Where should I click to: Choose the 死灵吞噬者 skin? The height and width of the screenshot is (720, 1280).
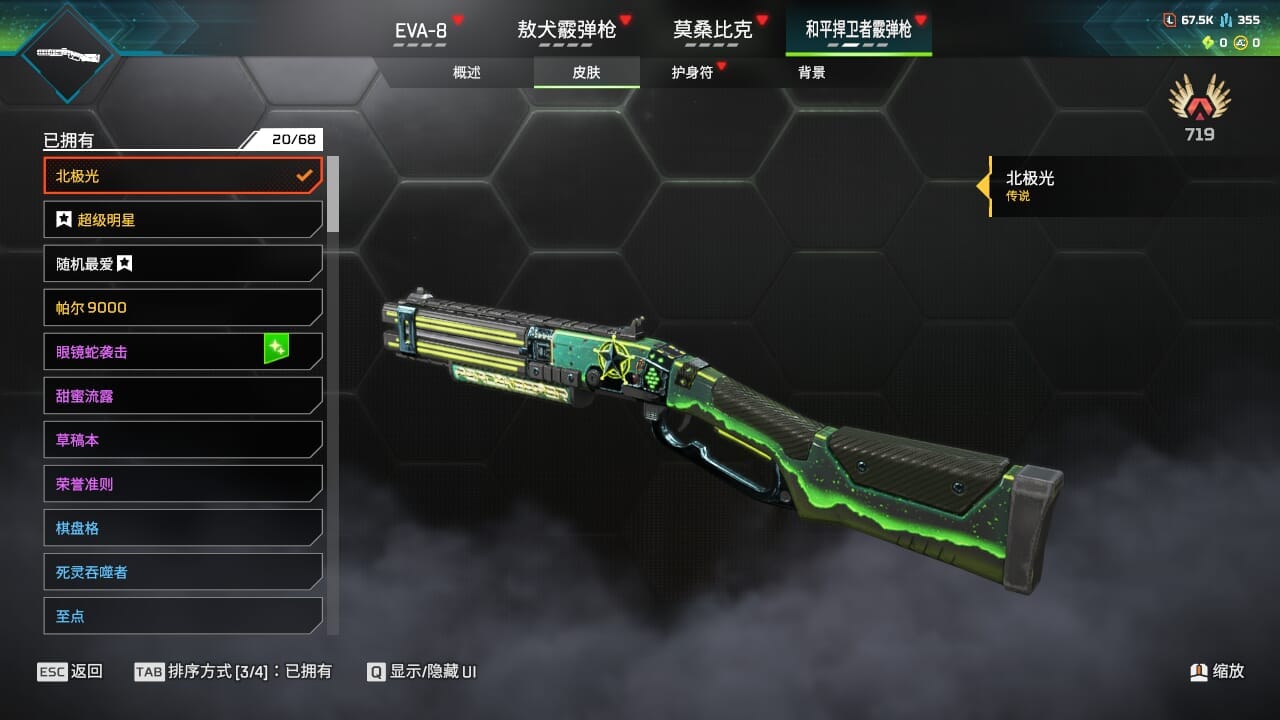pos(183,572)
